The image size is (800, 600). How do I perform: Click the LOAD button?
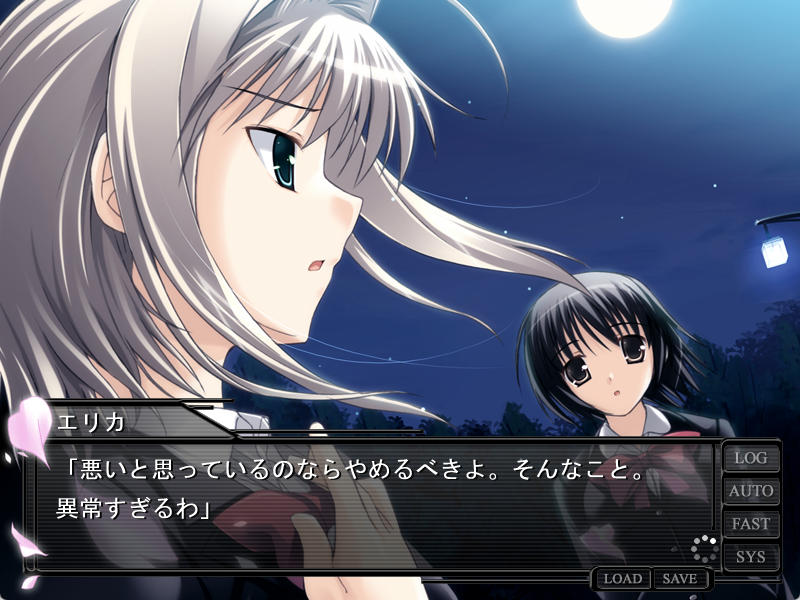point(622,579)
